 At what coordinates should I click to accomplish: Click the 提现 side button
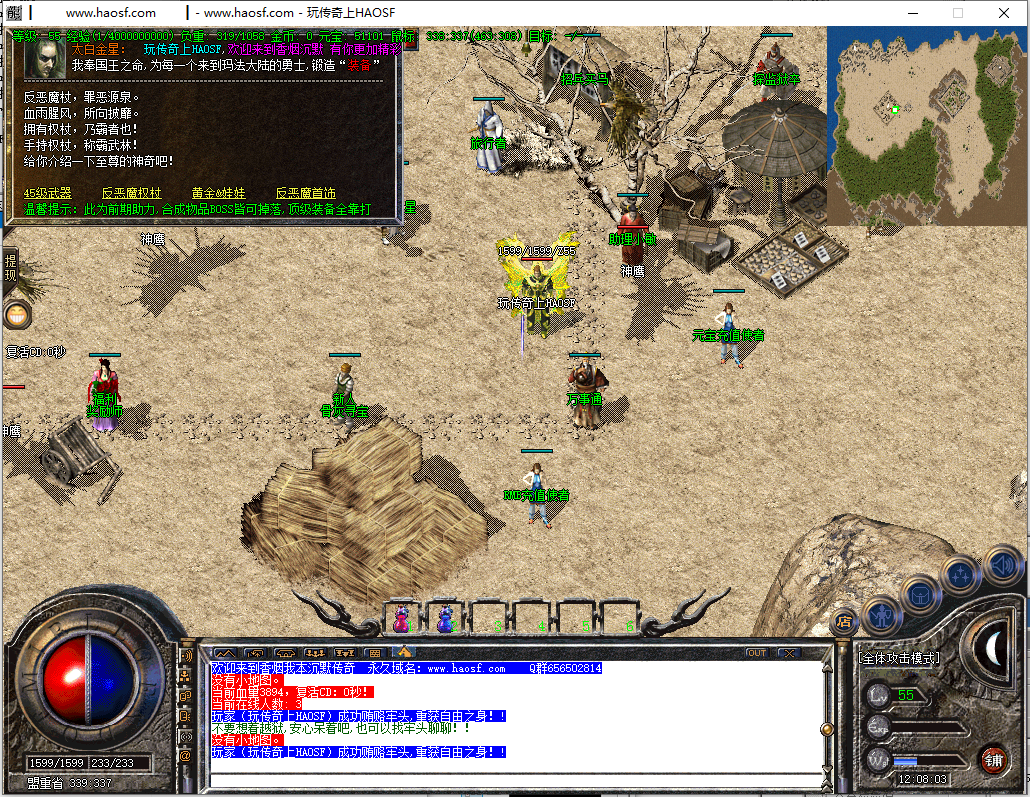tap(11, 267)
